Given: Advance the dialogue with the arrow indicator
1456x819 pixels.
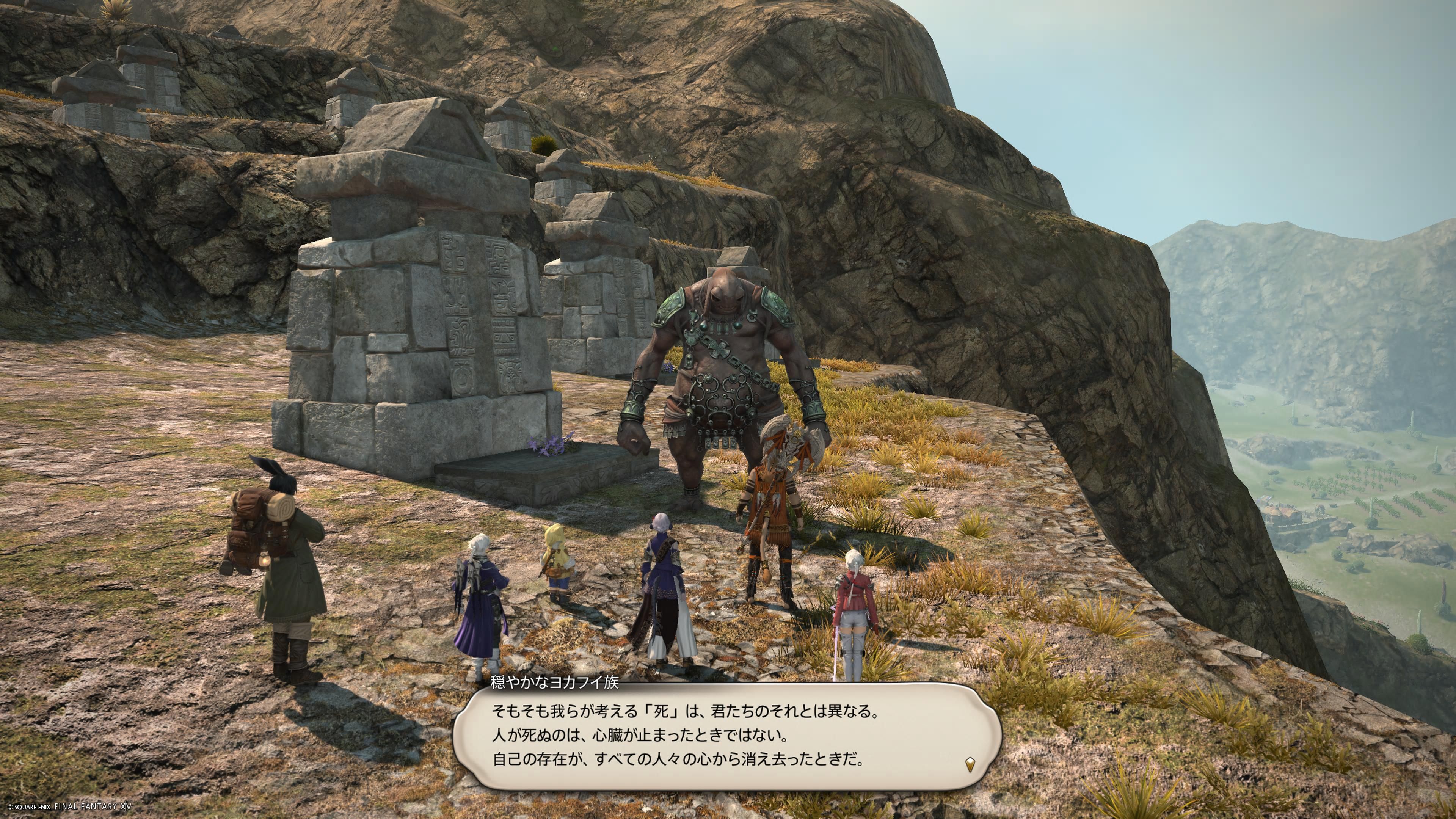Looking at the screenshot, I should point(970,765).
